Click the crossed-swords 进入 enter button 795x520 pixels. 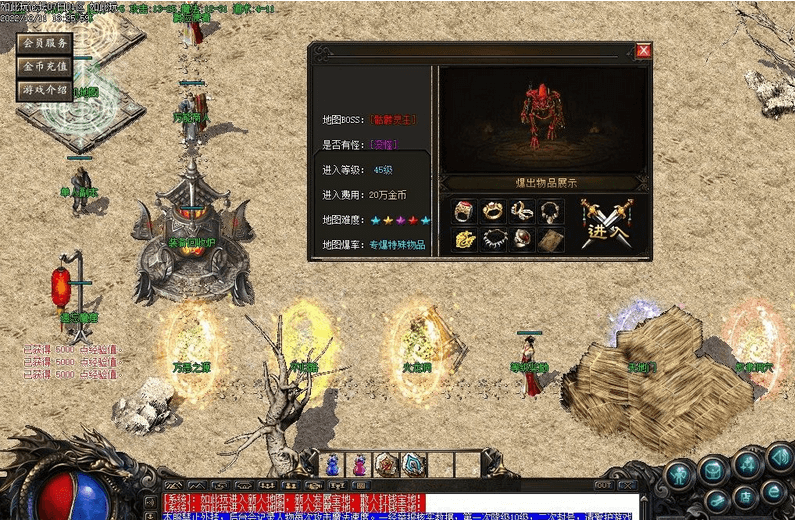(605, 226)
